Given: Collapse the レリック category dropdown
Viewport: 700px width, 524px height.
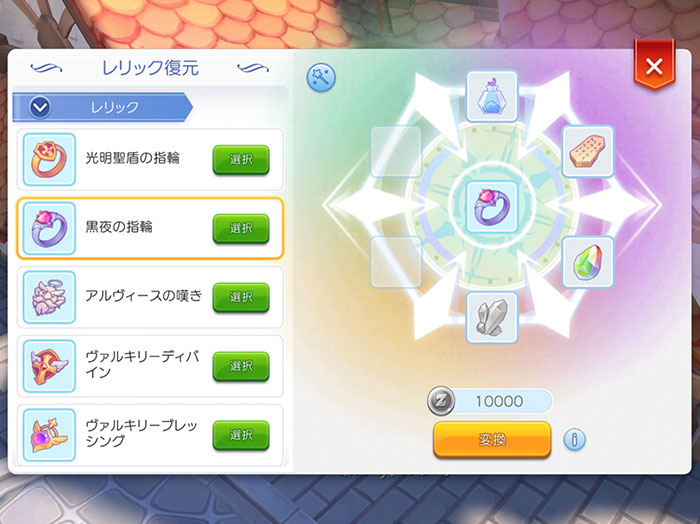Looking at the screenshot, I should [41, 106].
